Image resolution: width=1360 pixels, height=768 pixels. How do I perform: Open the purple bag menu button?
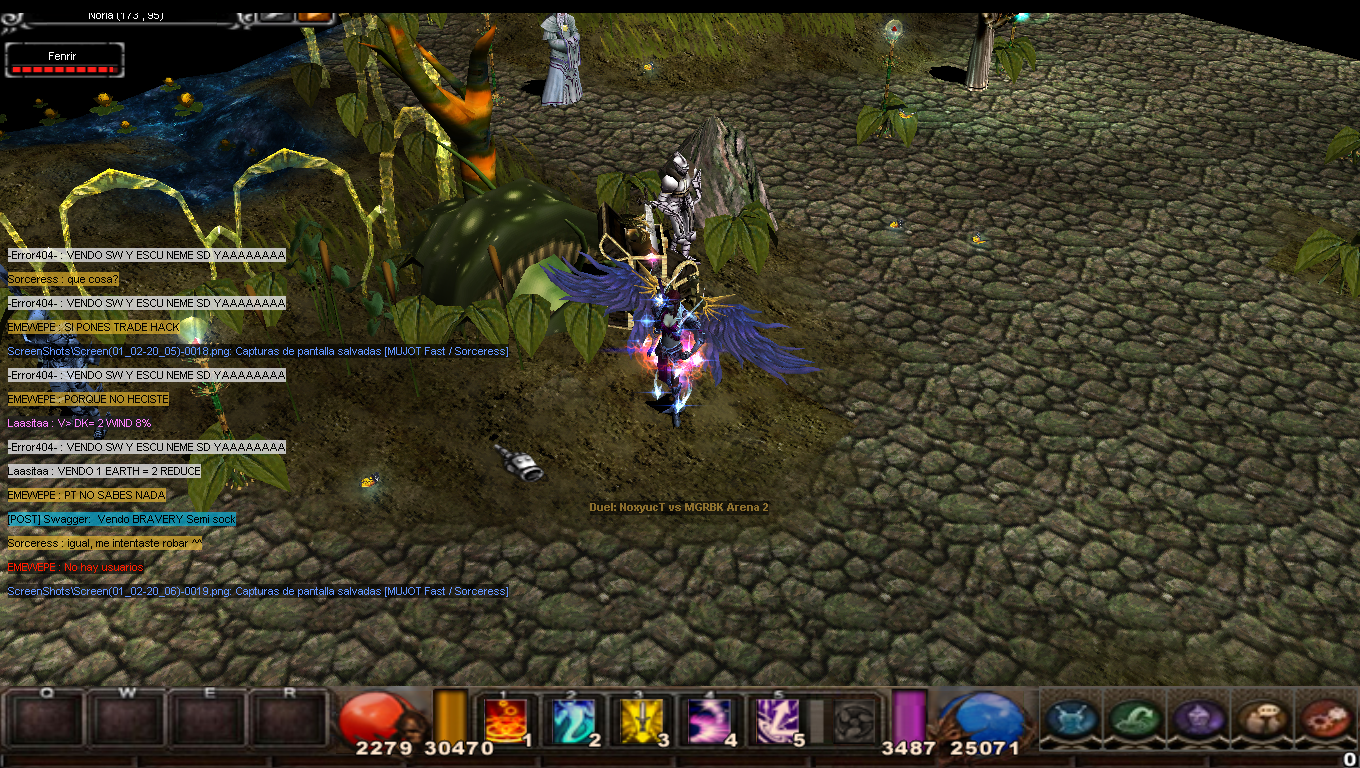tap(1196, 719)
